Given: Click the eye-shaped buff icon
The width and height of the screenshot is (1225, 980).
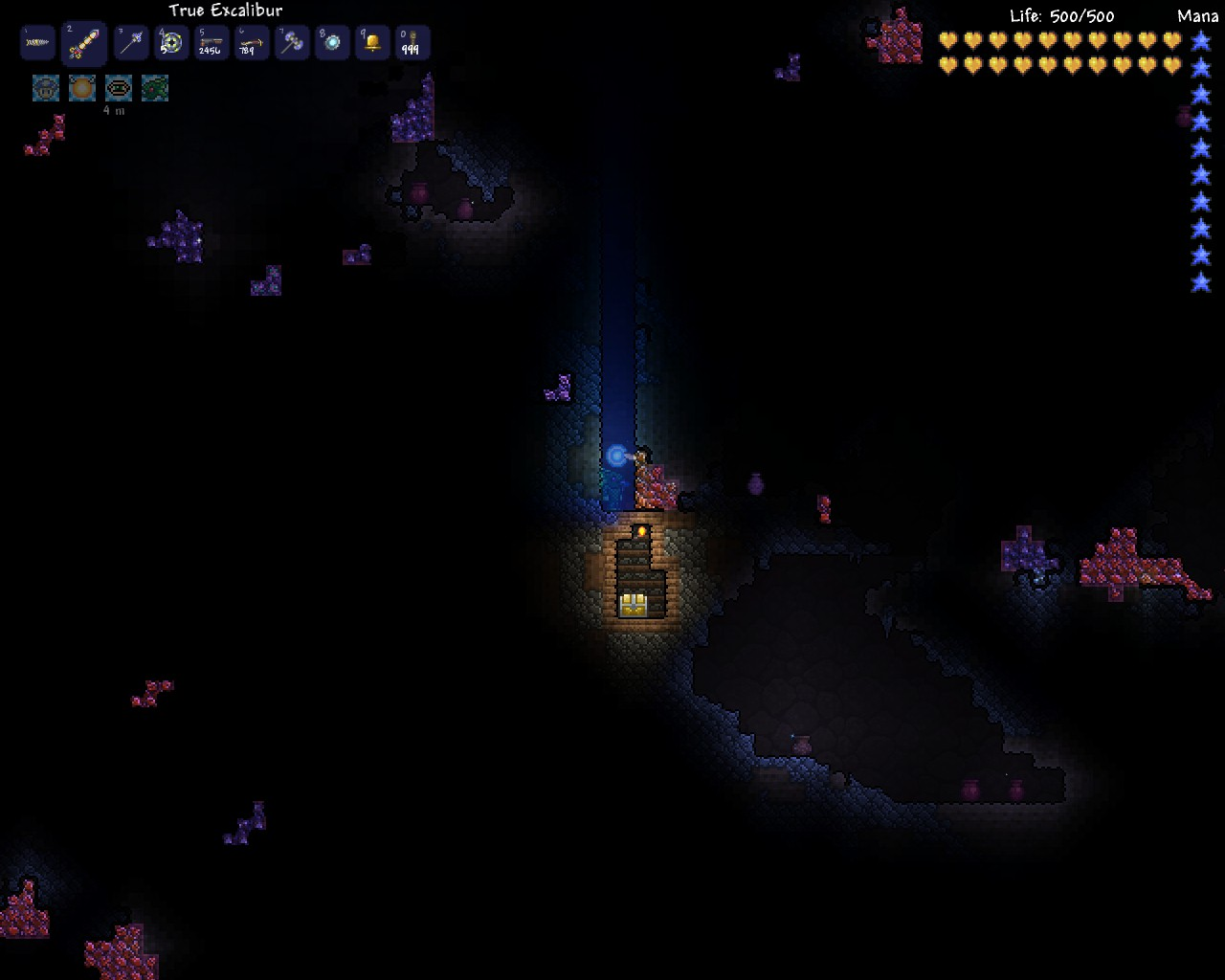Looking at the screenshot, I should click(x=119, y=88).
